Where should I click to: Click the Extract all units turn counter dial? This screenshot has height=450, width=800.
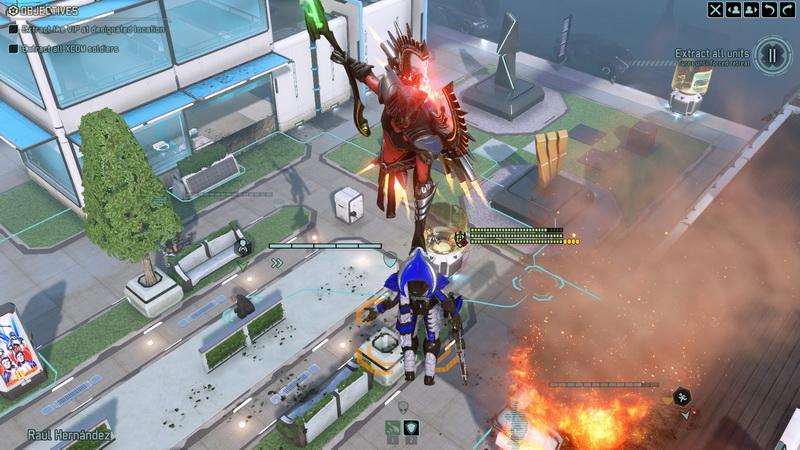tap(772, 55)
